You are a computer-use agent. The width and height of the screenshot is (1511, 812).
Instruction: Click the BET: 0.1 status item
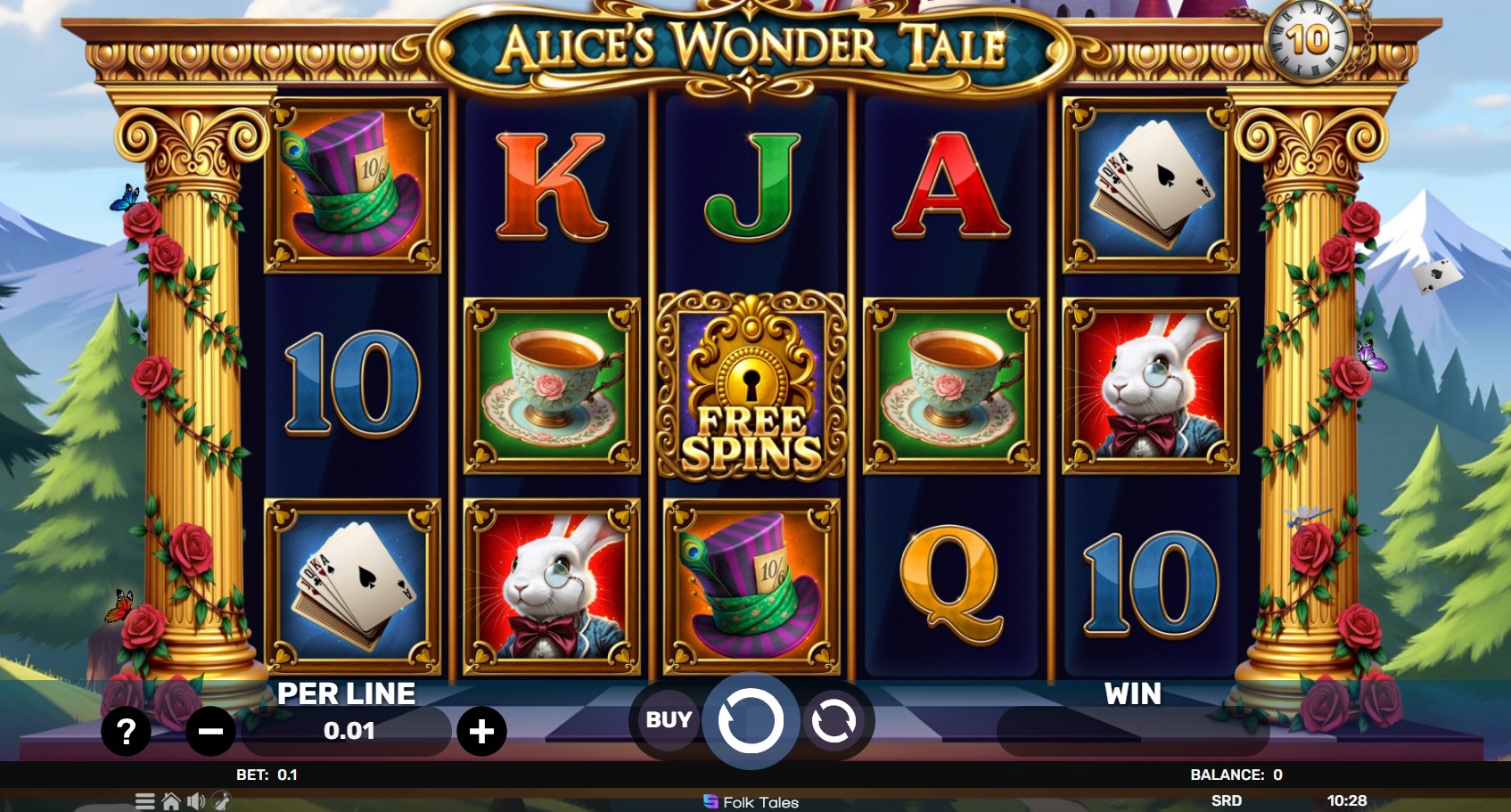tap(266, 775)
